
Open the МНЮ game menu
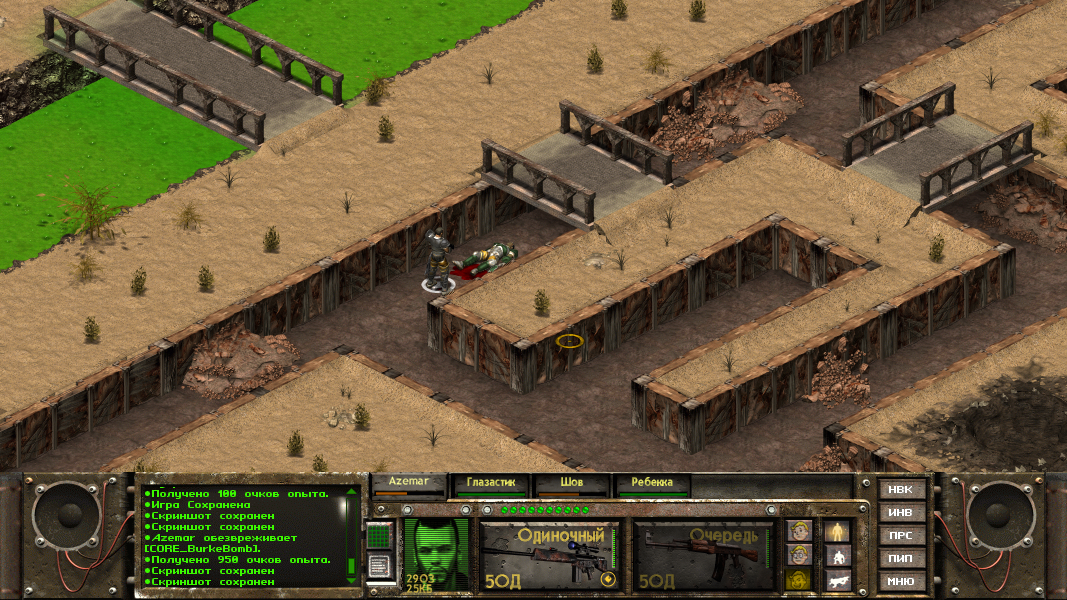click(900, 581)
